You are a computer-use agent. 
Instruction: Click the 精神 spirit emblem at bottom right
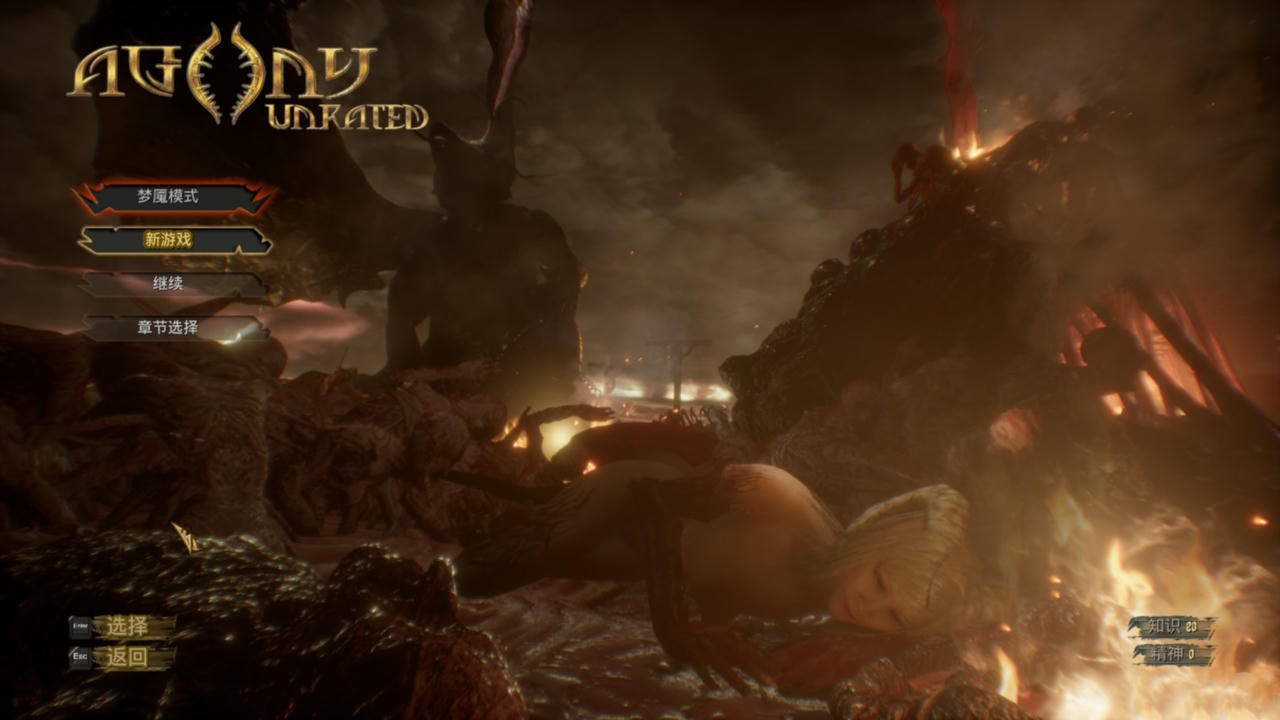[1165, 652]
